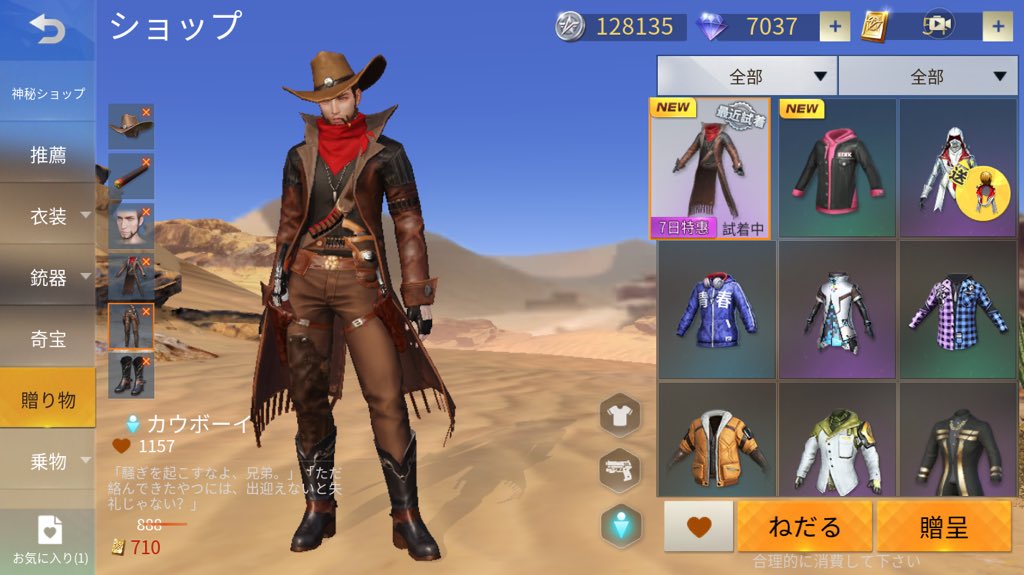The height and width of the screenshot is (575, 1024).
Task: Pick the blue 青春 hoodie
Action: click(716, 308)
